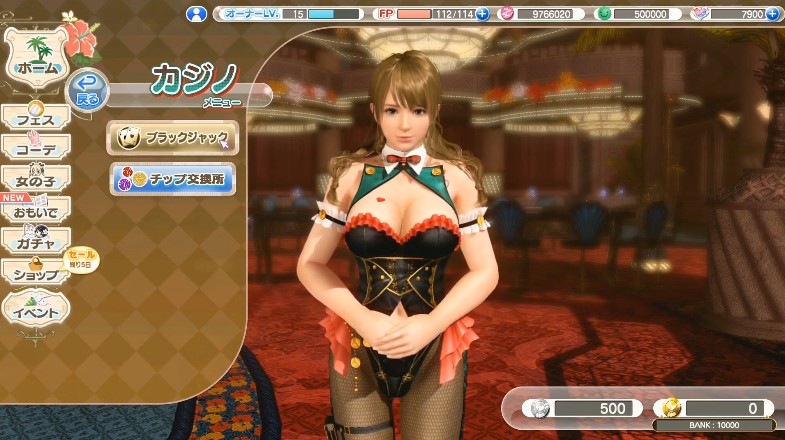Select フェス in the side menu
This screenshot has width=785, height=440.
(x=35, y=119)
